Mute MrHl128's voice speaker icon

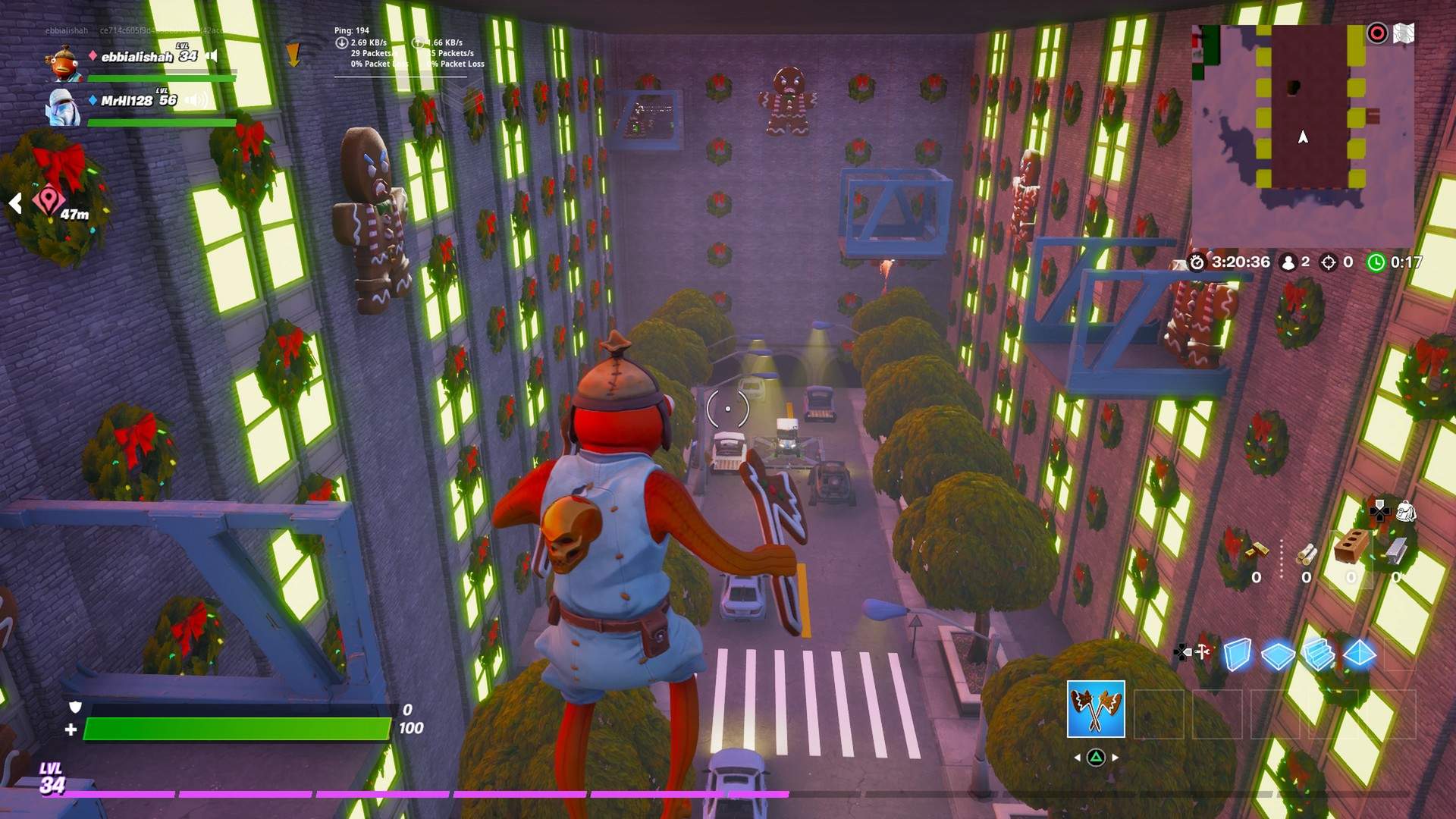pos(195,99)
